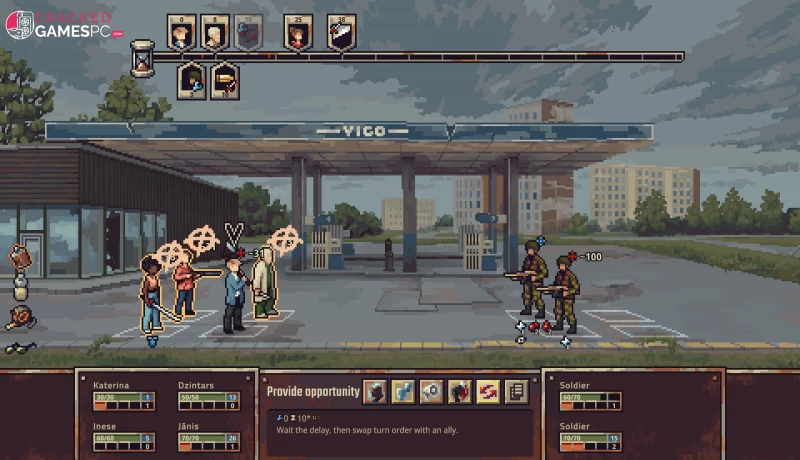The width and height of the screenshot is (800, 460).
Task: Select the red swap arrows ability
Action: (487, 391)
